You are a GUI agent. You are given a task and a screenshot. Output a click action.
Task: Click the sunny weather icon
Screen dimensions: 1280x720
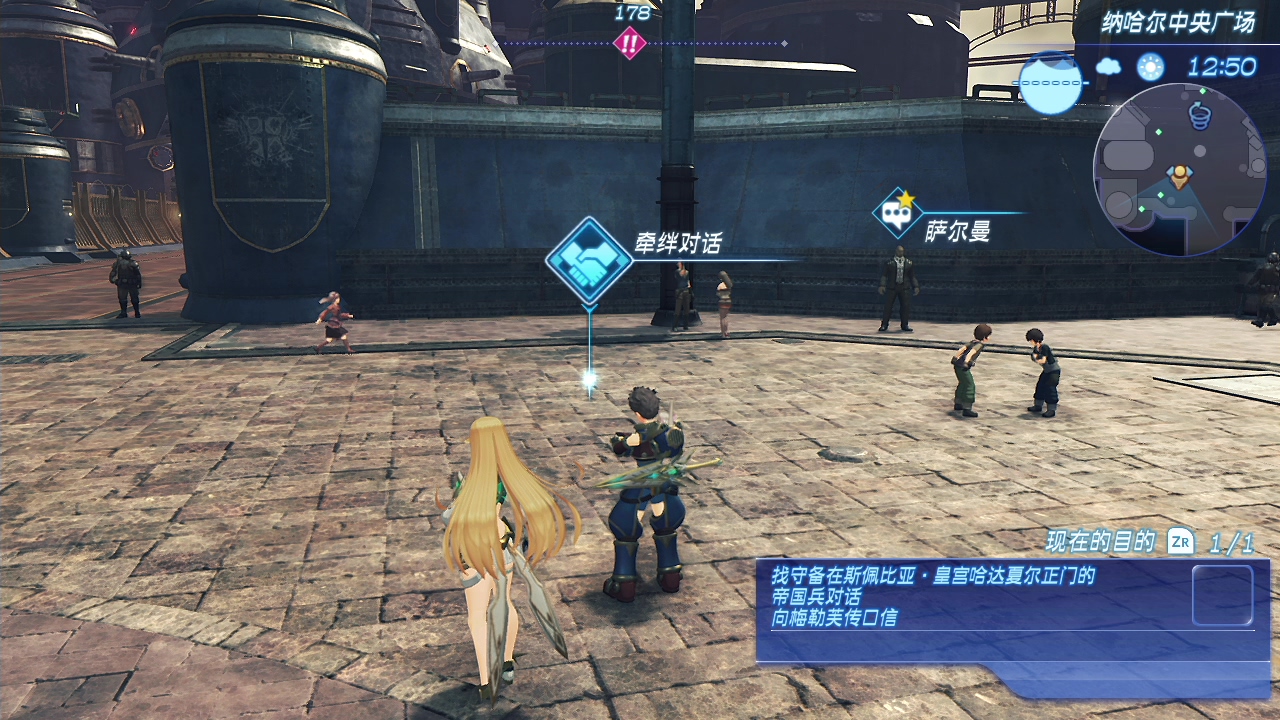tap(1150, 67)
